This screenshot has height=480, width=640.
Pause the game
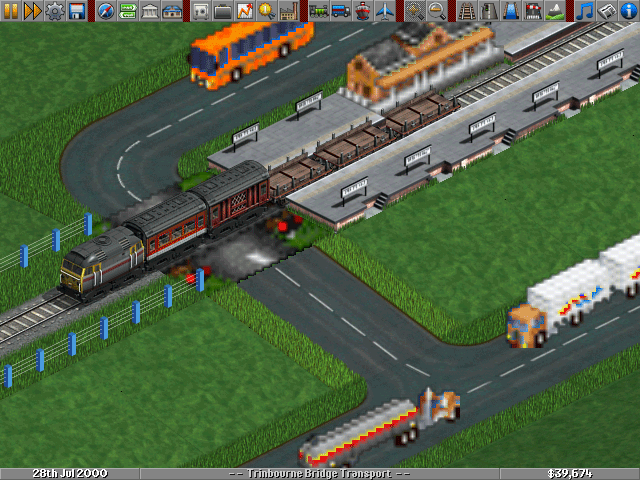point(11,11)
